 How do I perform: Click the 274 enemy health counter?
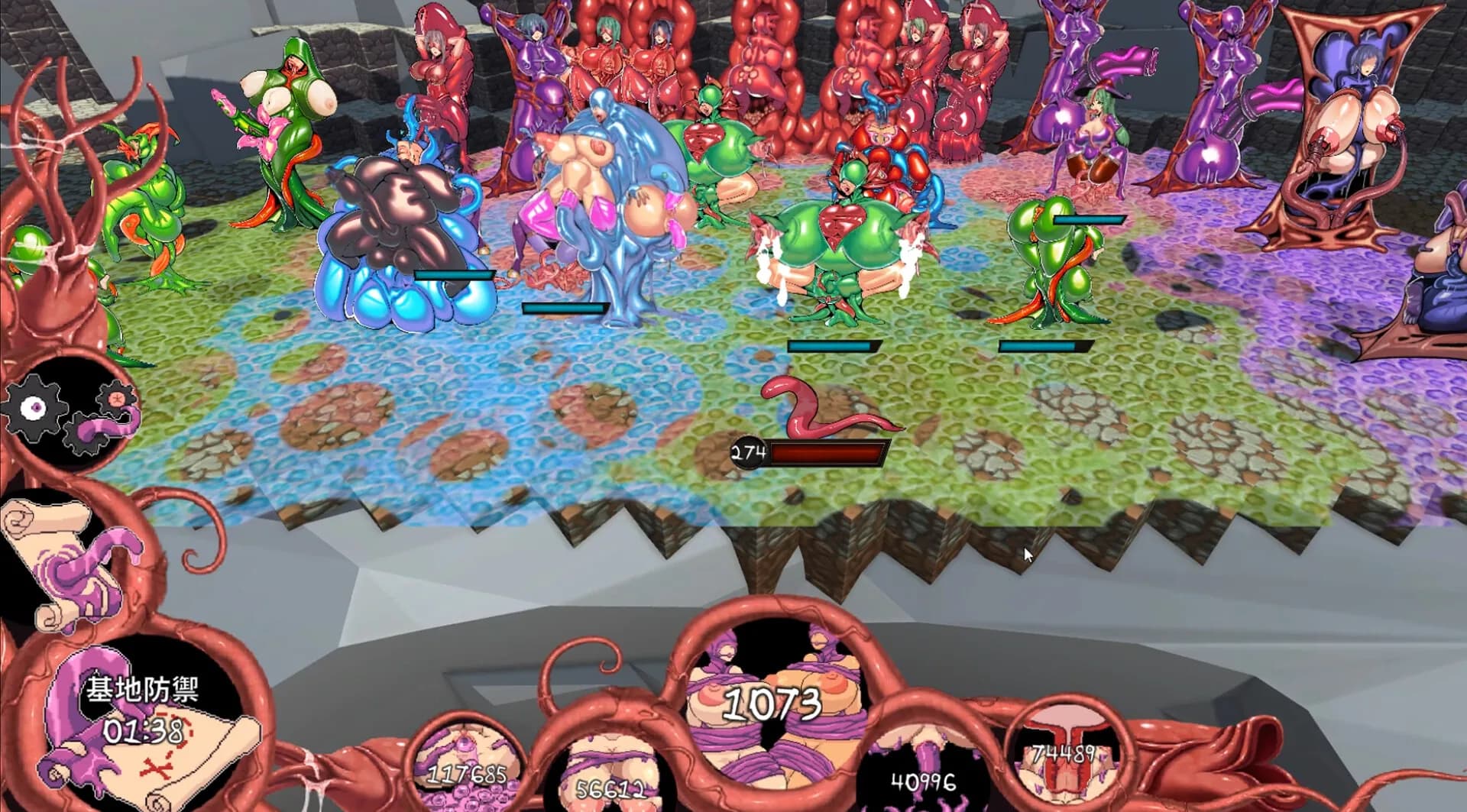point(749,452)
